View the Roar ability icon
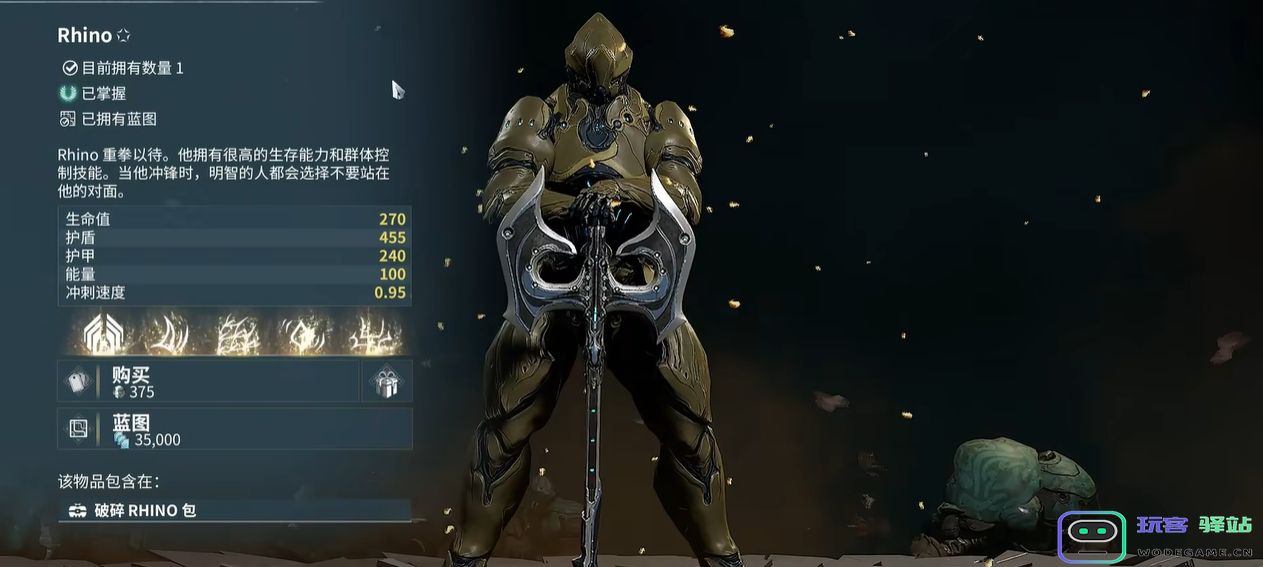The height and width of the screenshot is (567, 1263). click(303, 334)
